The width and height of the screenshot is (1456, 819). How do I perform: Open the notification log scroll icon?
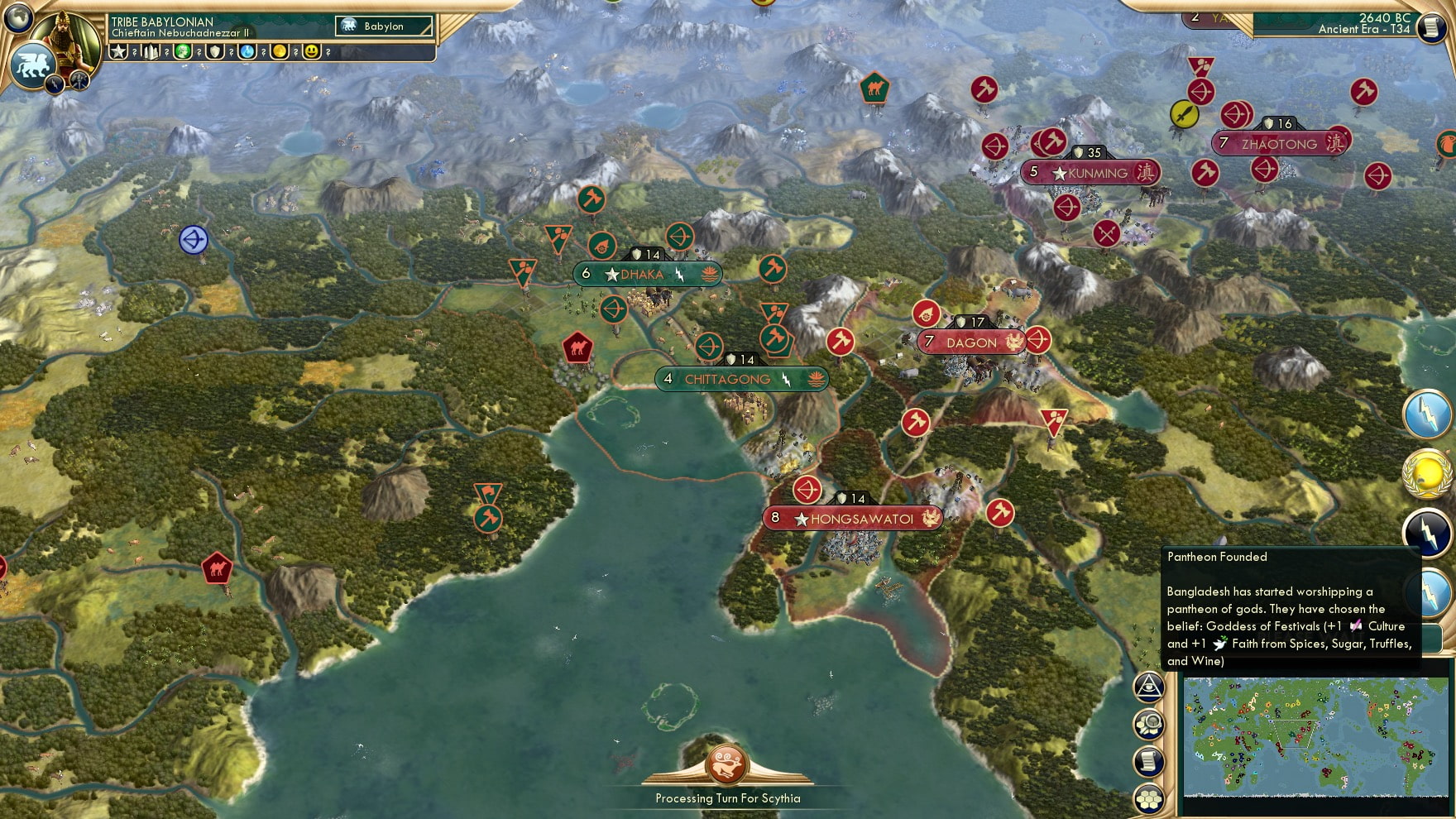click(1148, 759)
